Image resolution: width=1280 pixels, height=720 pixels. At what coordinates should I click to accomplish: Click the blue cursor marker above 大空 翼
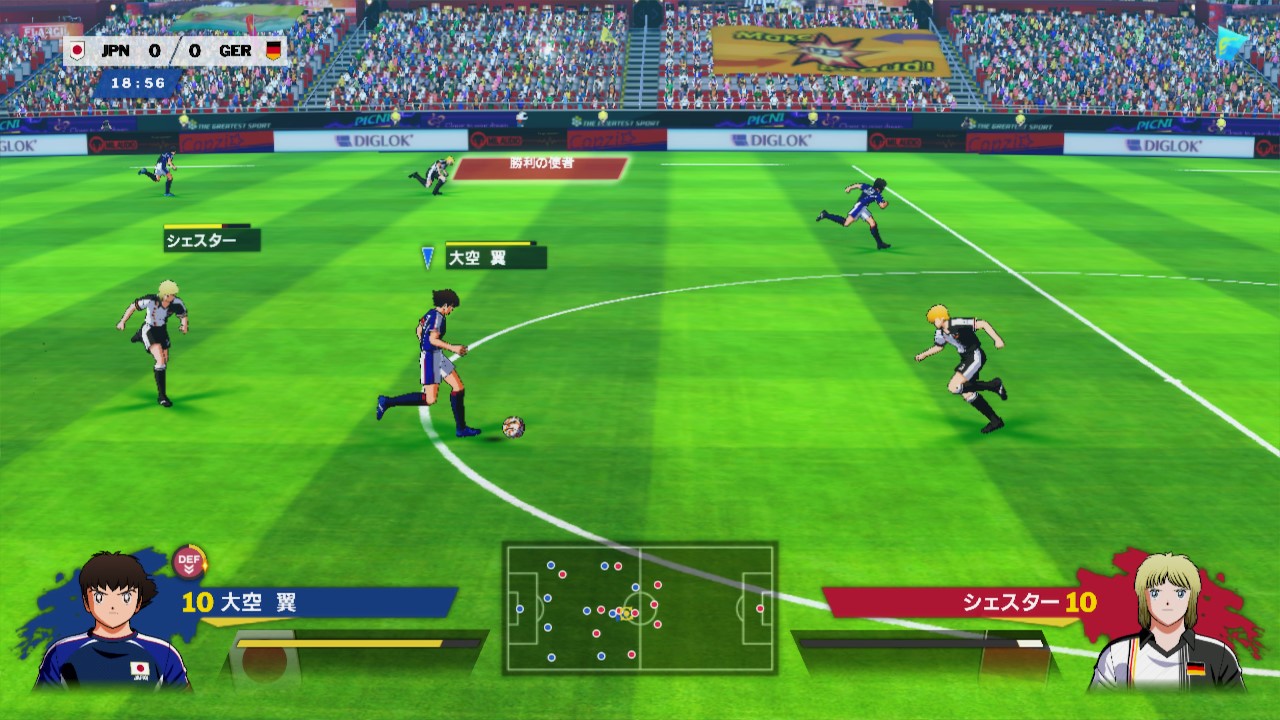(x=428, y=256)
